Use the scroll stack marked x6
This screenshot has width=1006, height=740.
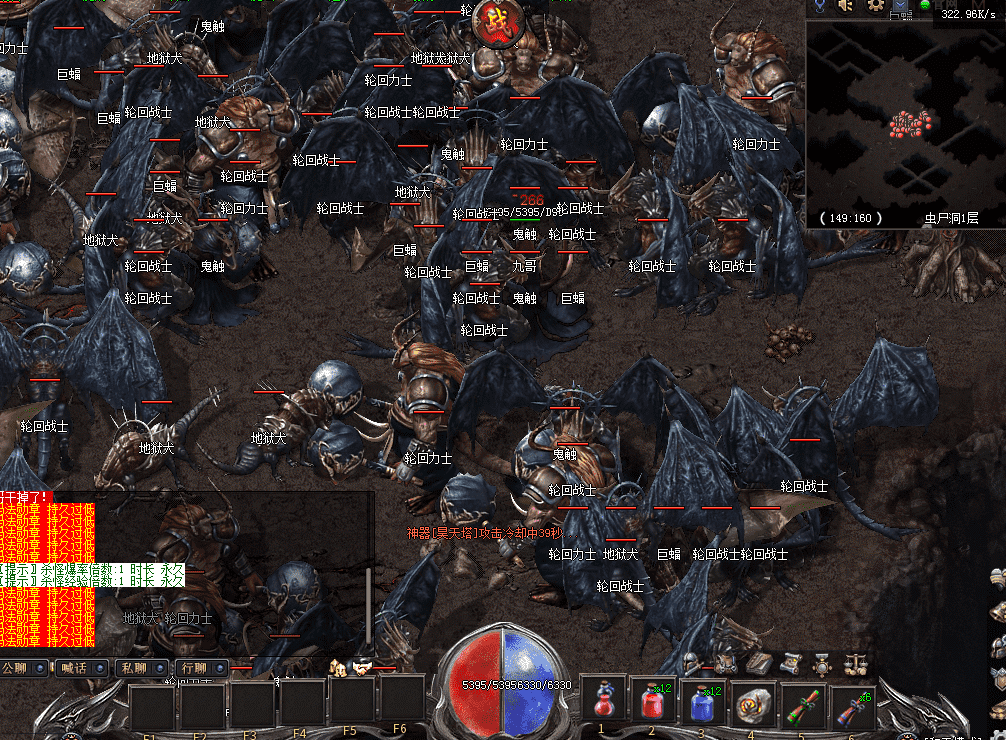pyautogui.click(x=852, y=702)
